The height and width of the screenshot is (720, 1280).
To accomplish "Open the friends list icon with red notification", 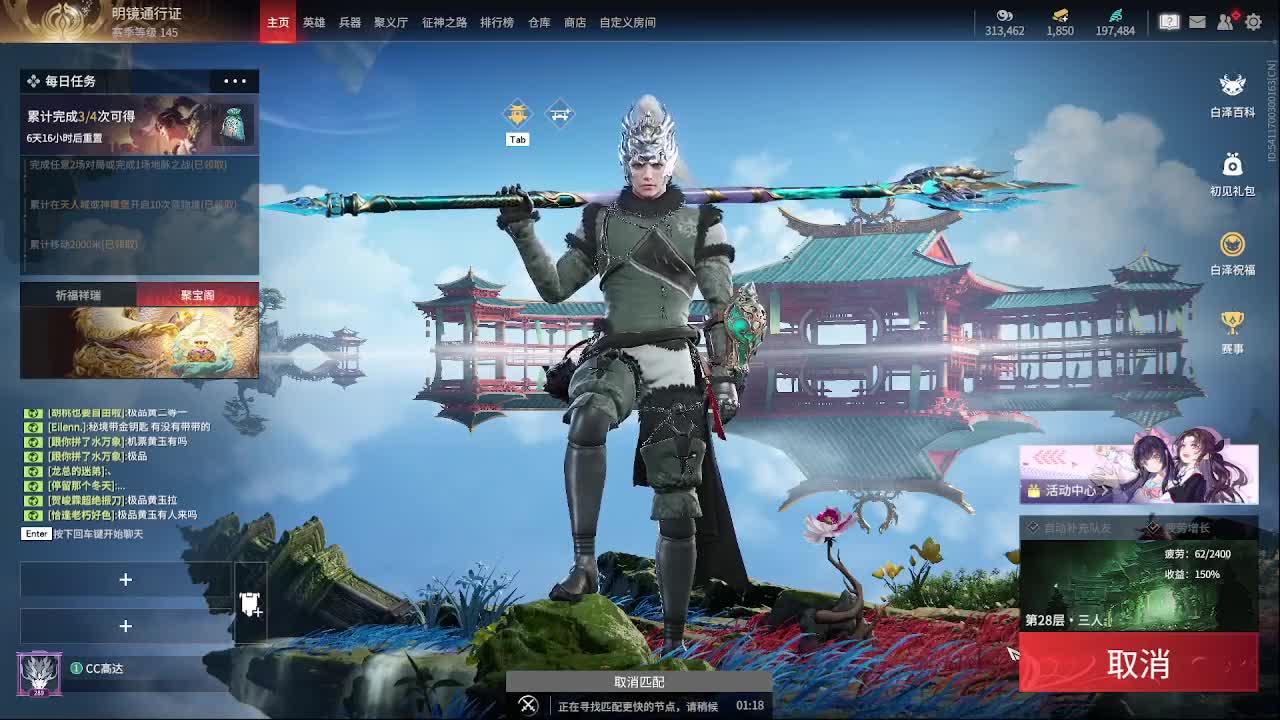I will point(1226,21).
